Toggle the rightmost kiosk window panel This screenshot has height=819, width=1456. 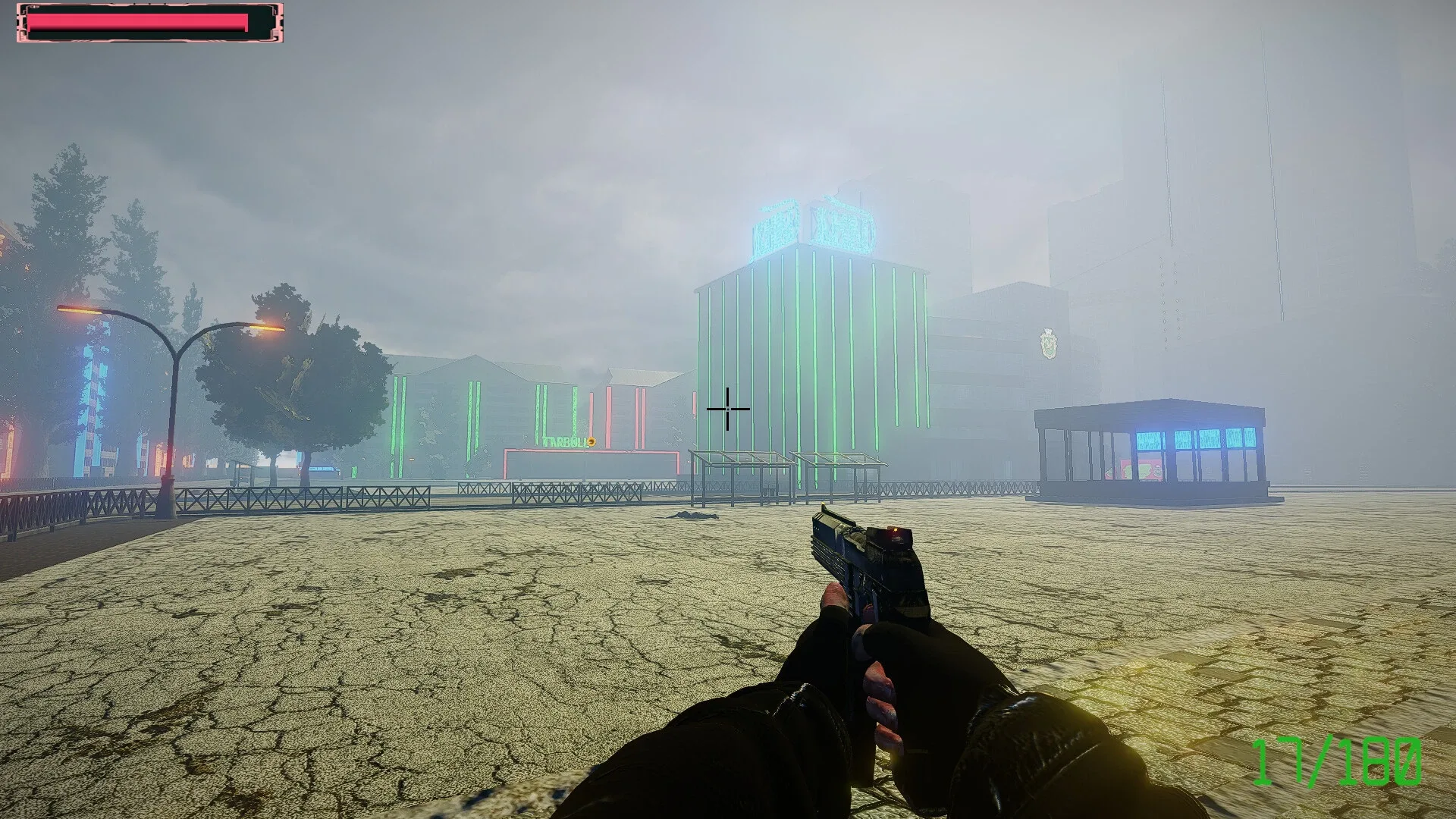tap(1251, 441)
